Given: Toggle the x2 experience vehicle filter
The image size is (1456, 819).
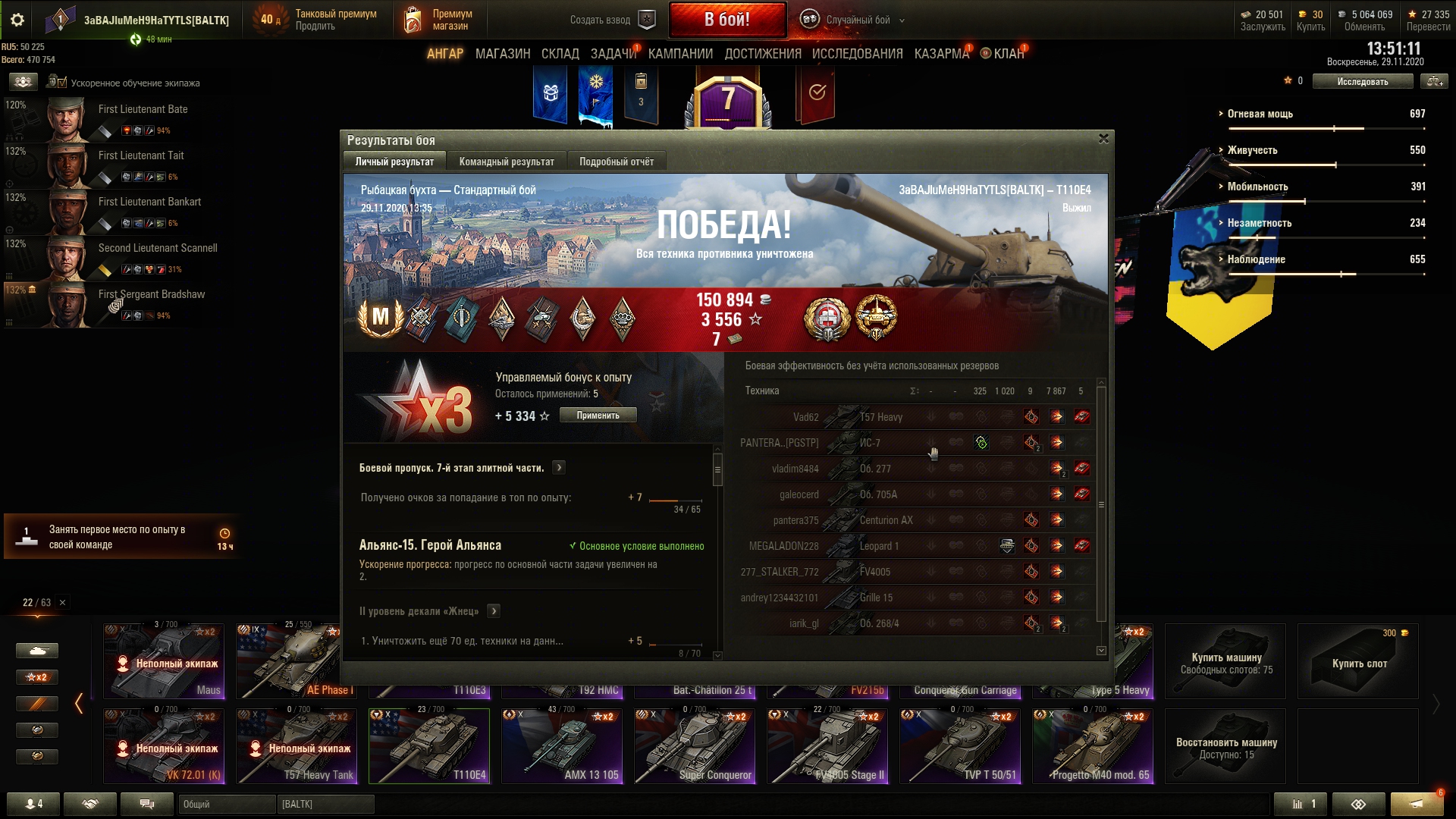Looking at the screenshot, I should point(37,677).
